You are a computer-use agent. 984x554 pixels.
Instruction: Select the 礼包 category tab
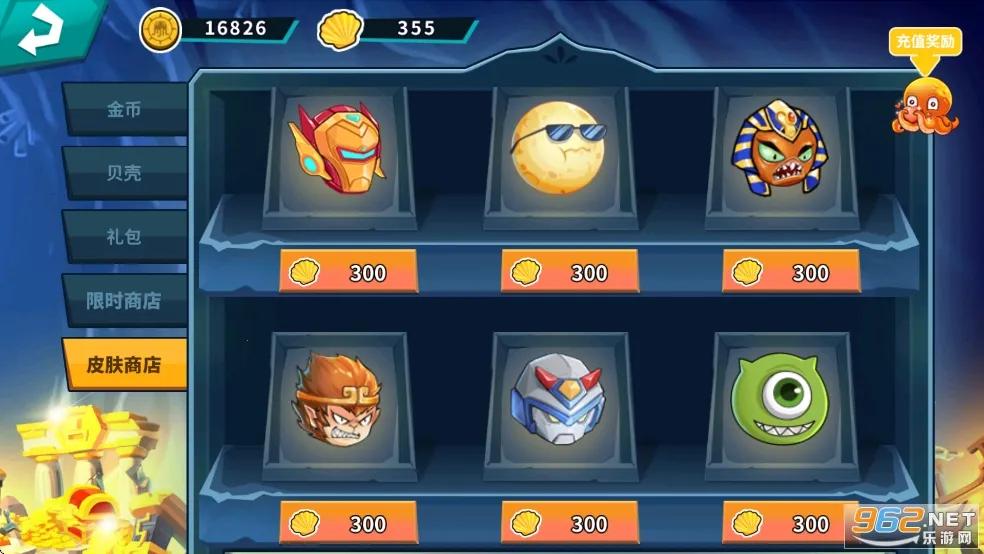click(124, 237)
